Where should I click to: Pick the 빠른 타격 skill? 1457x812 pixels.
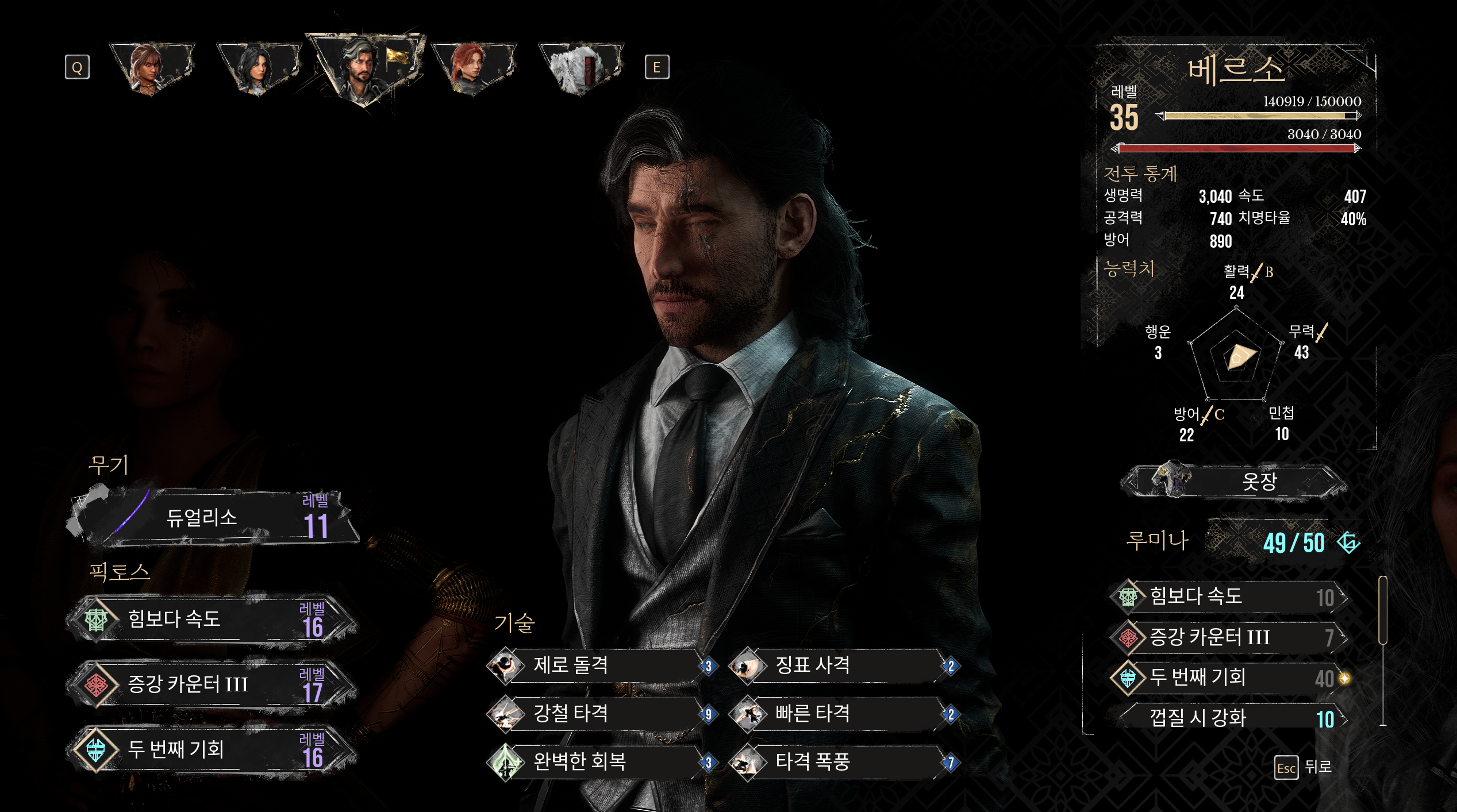[842, 714]
